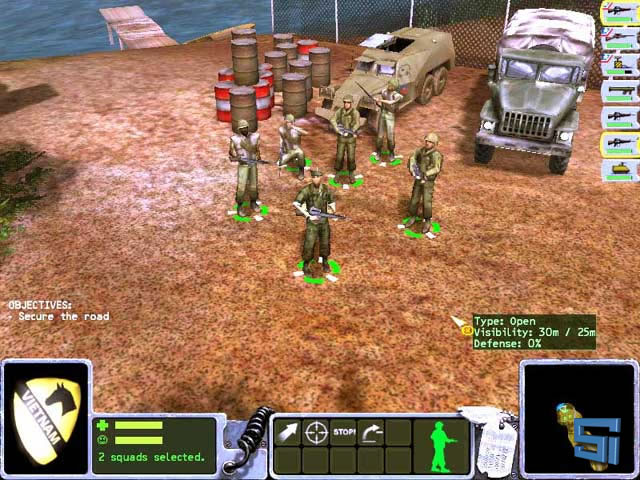Toggle the green soldier stance icon
This screenshot has width=640, height=480.
click(442, 443)
